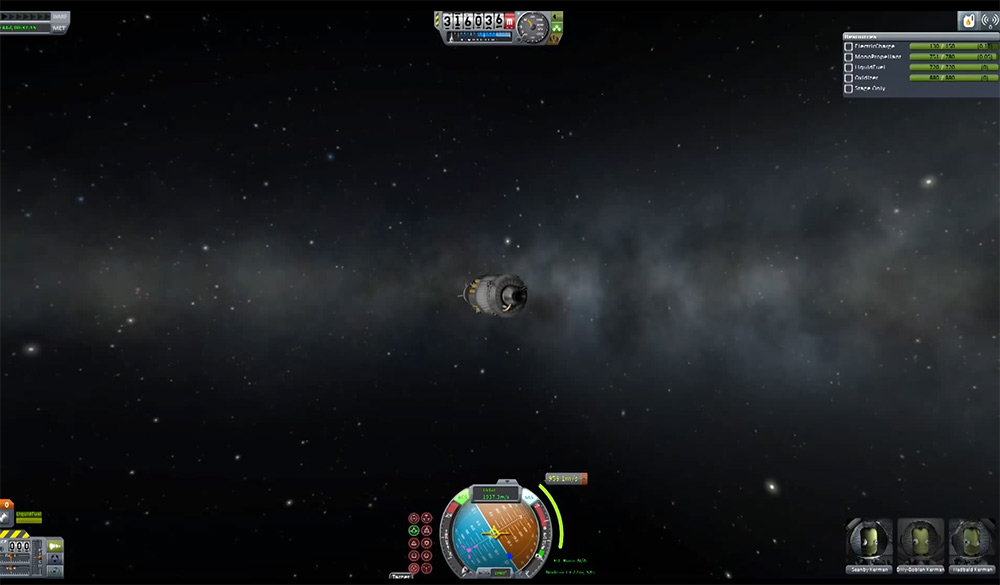Tick the MonoPropellant resource checkbox
Screen dimensions: 1000x585
click(849, 56)
